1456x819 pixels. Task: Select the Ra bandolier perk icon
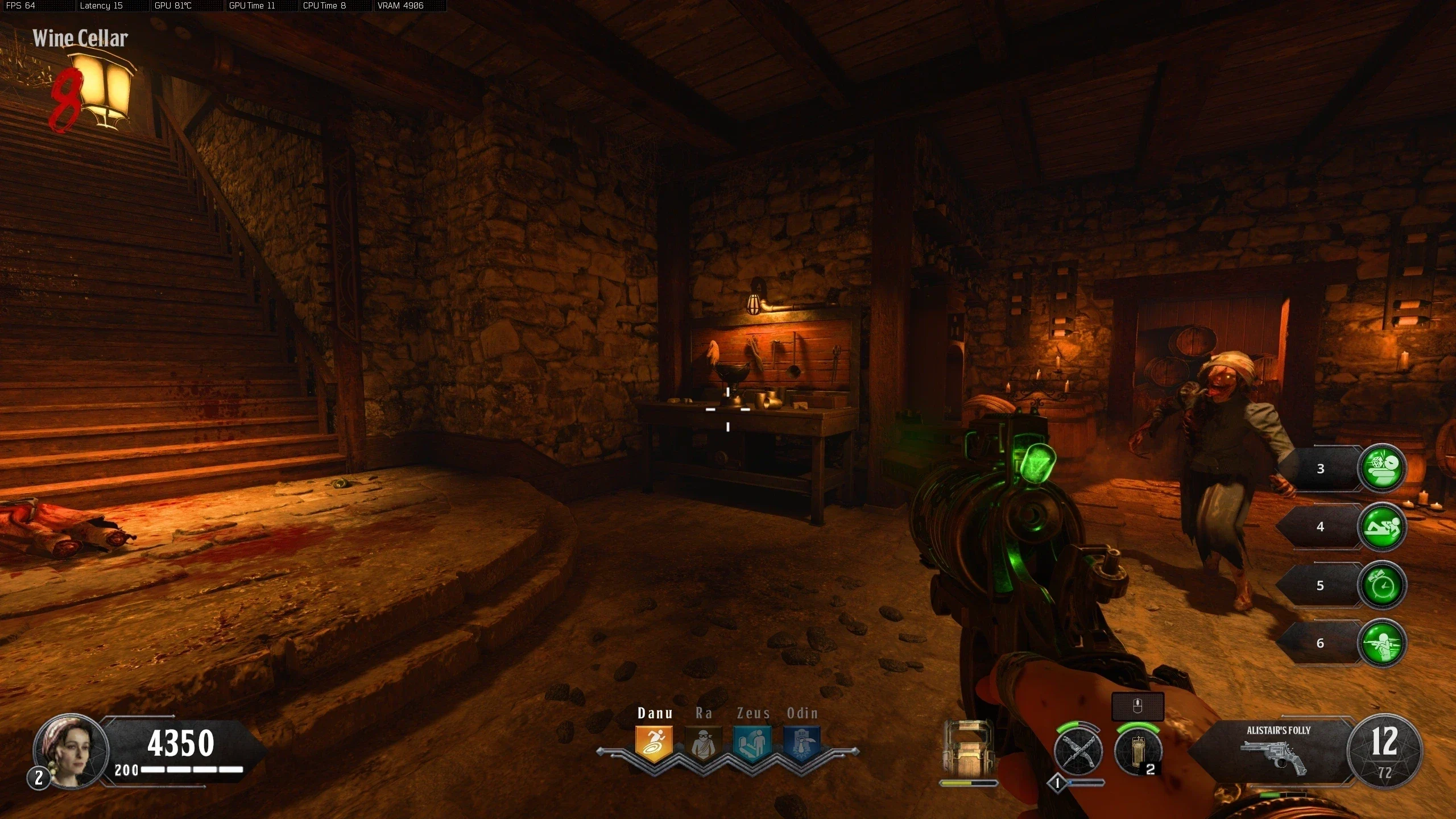point(704,744)
